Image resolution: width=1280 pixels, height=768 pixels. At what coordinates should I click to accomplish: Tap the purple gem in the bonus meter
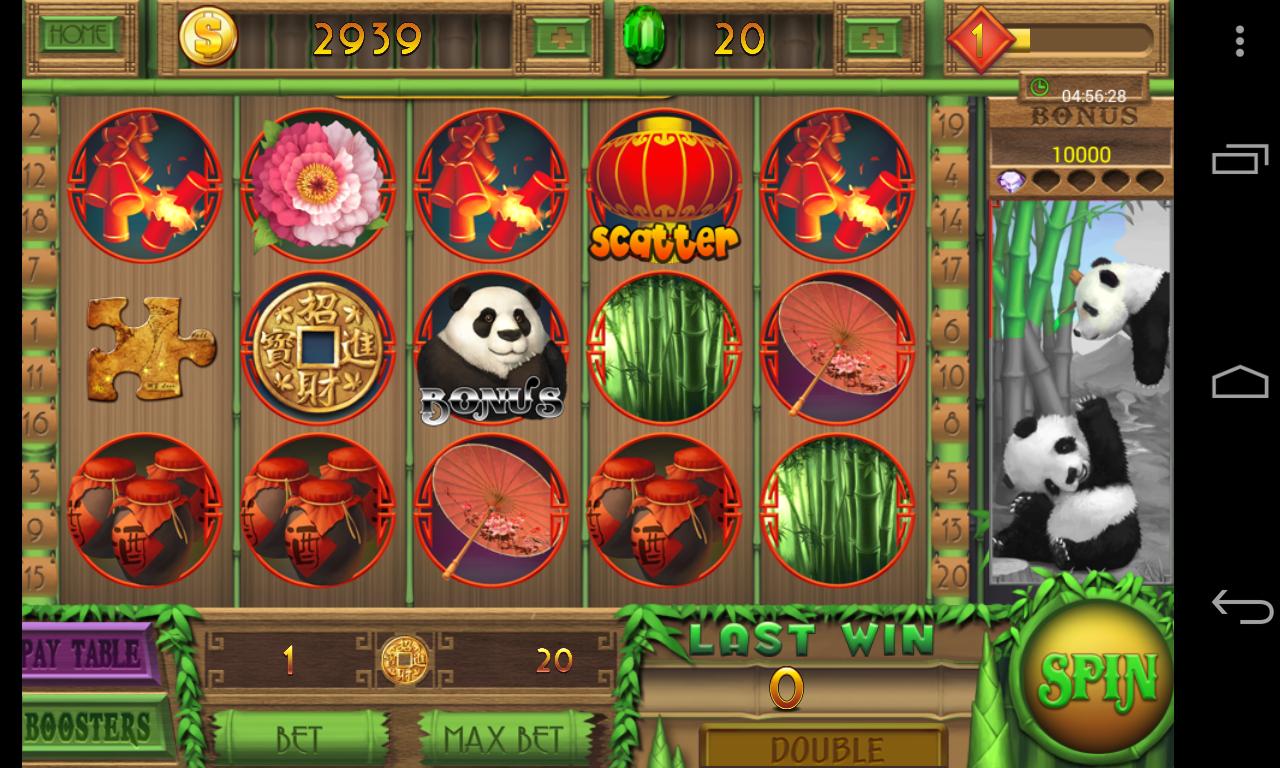click(1010, 180)
